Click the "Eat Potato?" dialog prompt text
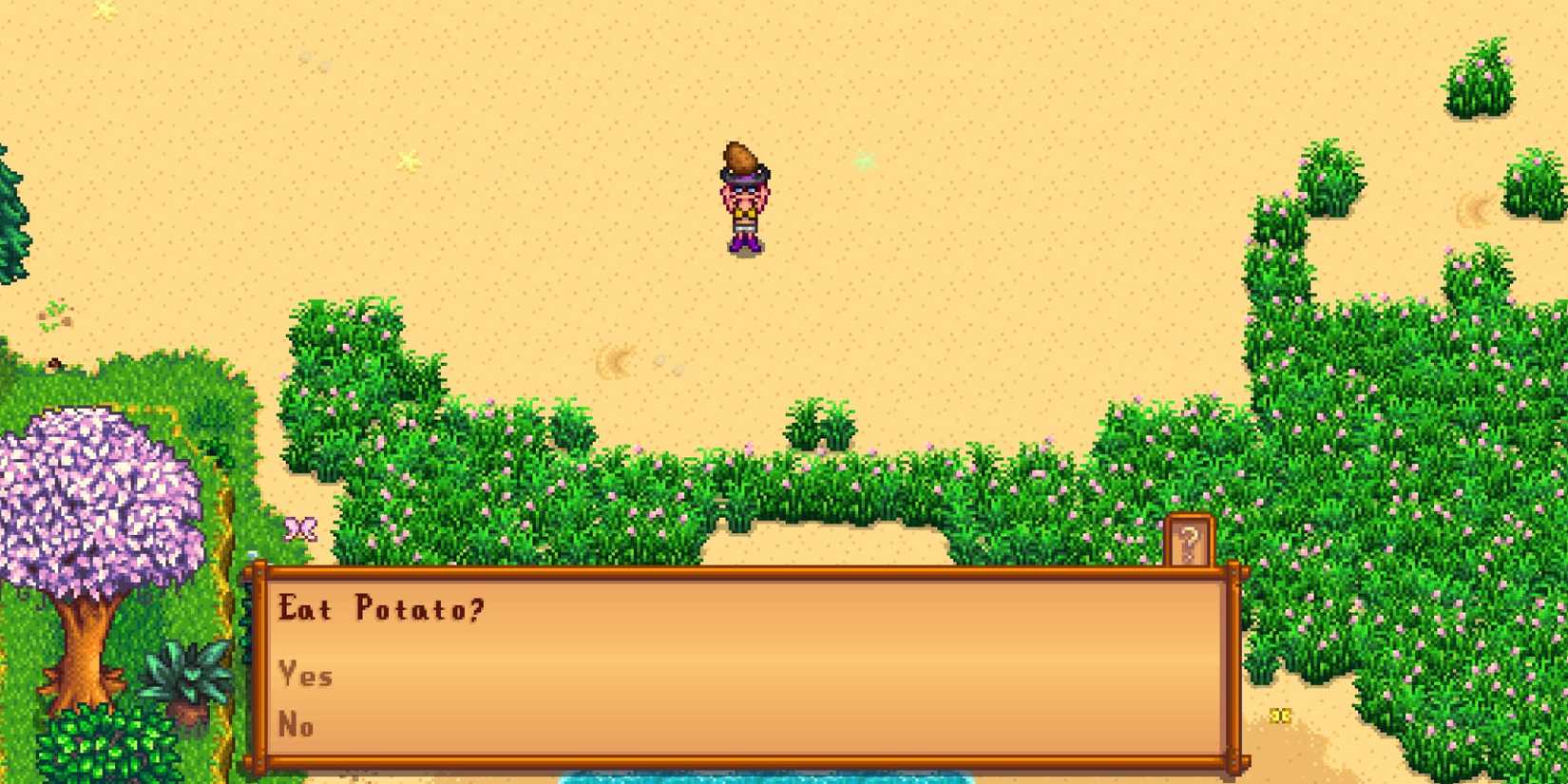The image size is (1568, 784). (x=380, y=608)
